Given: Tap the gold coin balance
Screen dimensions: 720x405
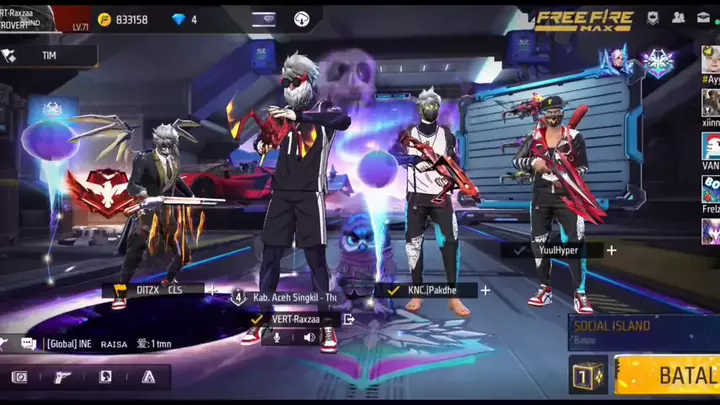Looking at the screenshot, I should click(123, 19).
